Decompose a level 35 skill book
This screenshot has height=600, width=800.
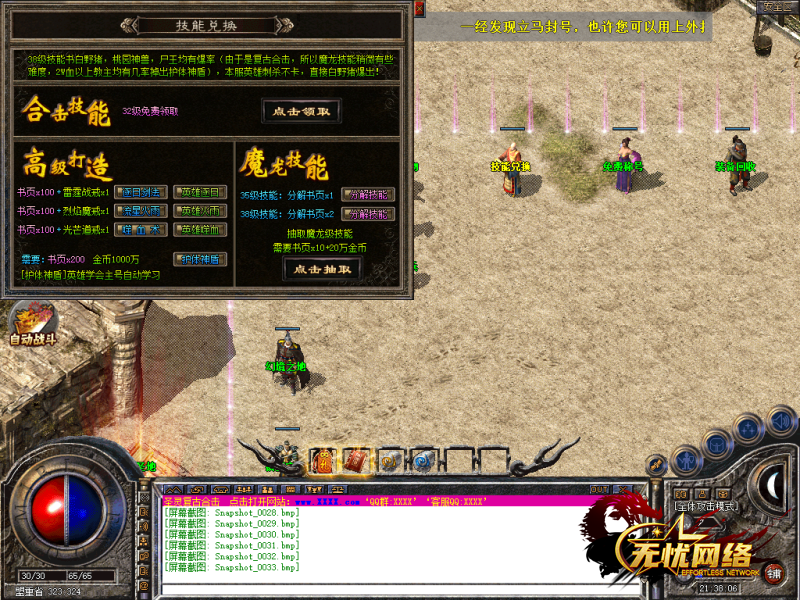click(x=368, y=194)
